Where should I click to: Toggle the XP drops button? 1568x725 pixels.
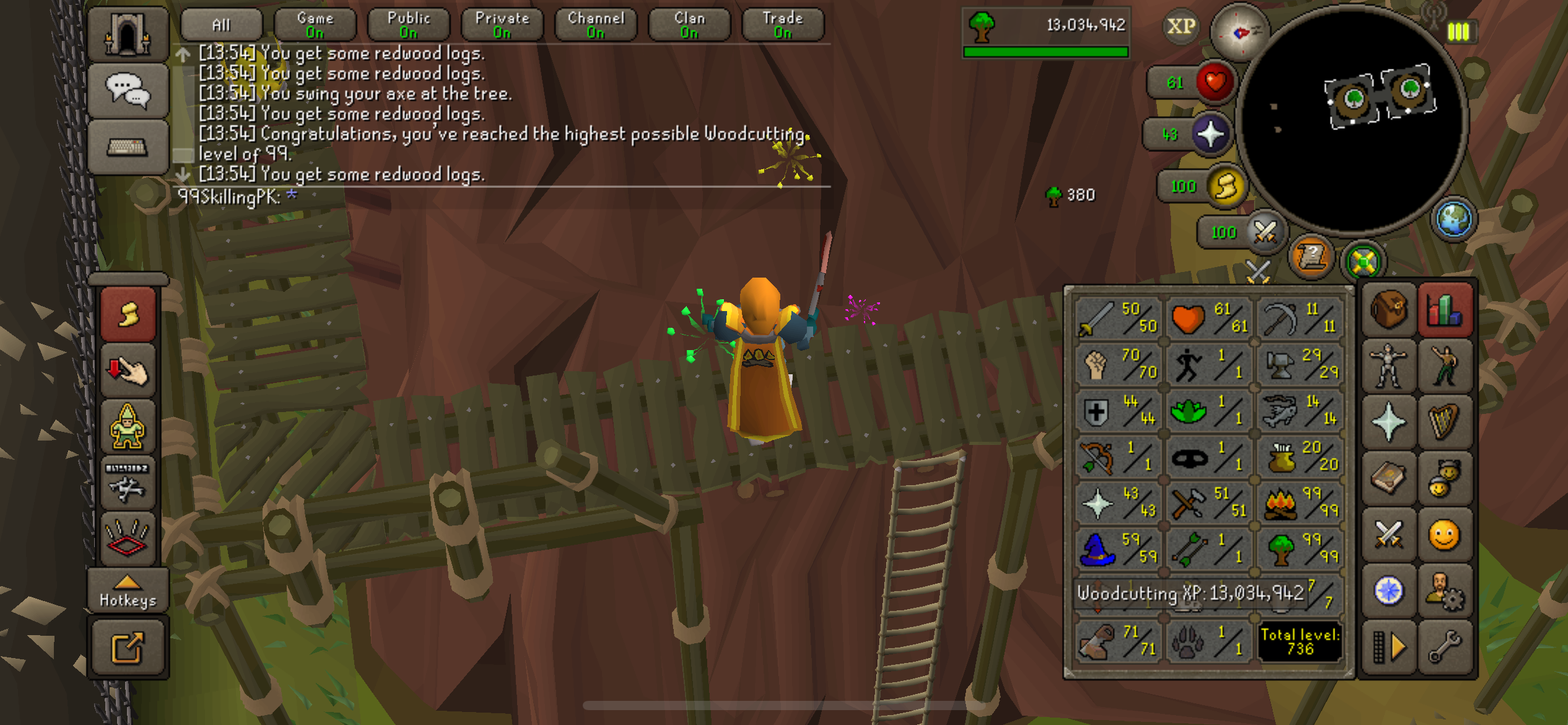(x=1180, y=27)
